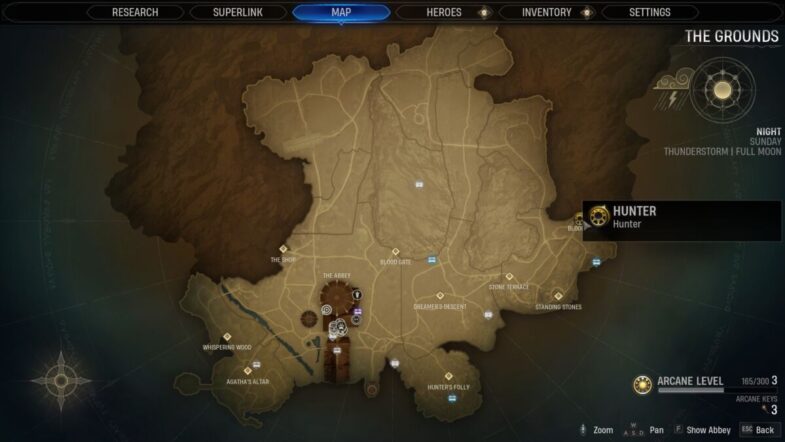Choose the Blood Gate location marker
Viewport: 785px width, 442px height.
[x=395, y=252]
